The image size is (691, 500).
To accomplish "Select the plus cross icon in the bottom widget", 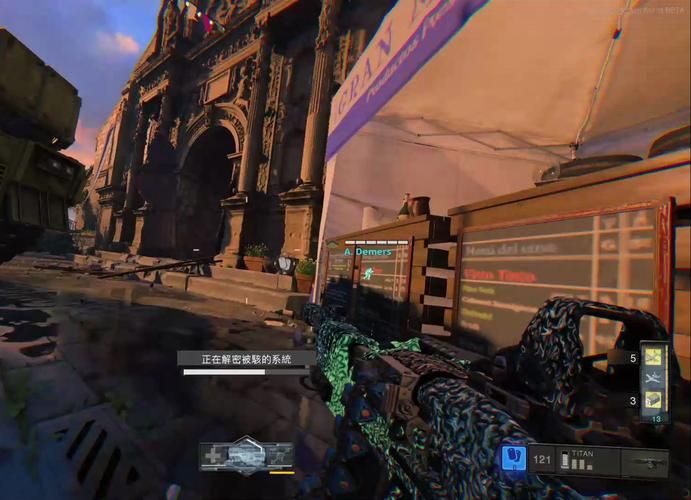I will click(x=213, y=455).
